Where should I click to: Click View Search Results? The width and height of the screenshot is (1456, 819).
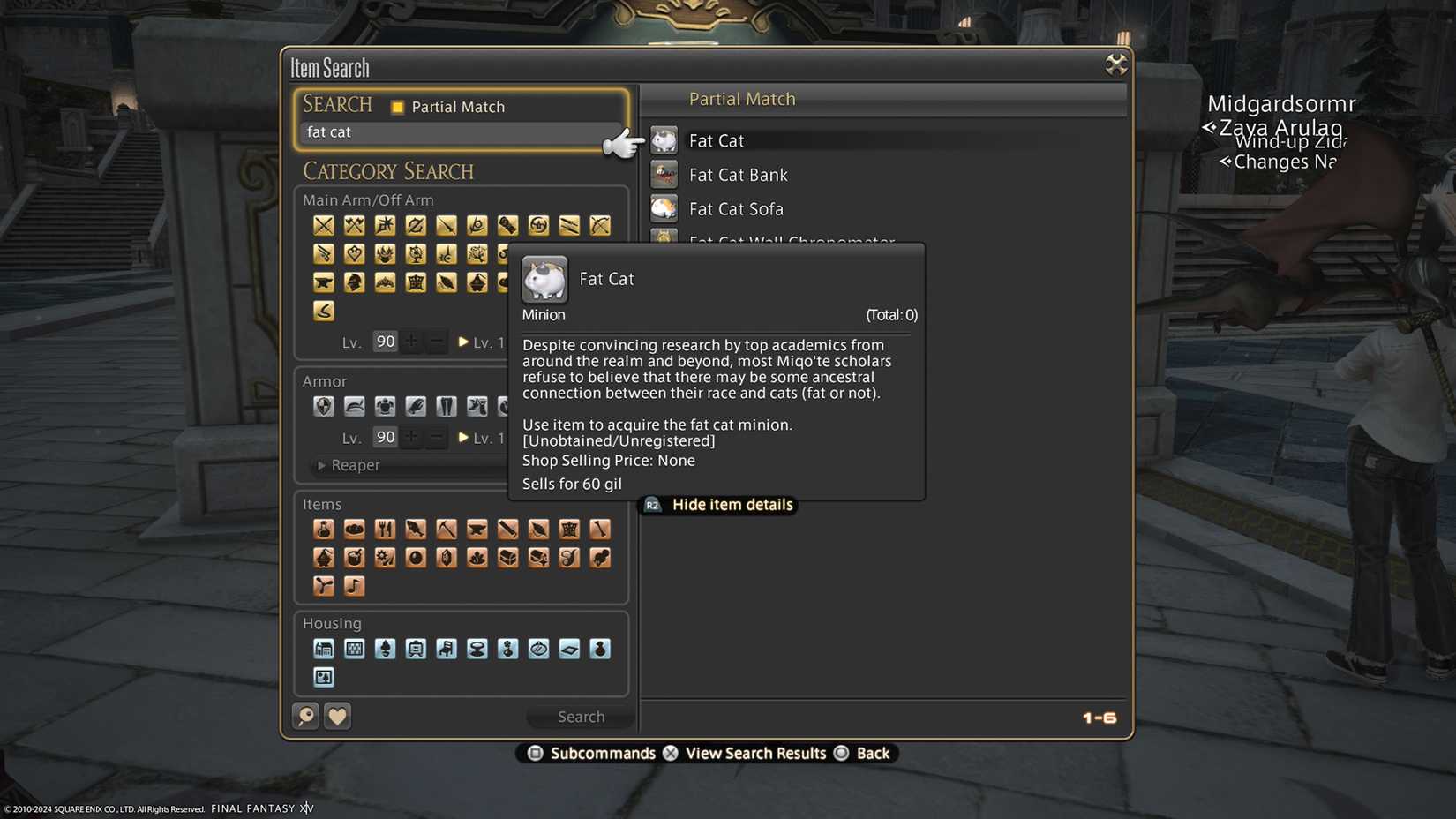(x=754, y=753)
